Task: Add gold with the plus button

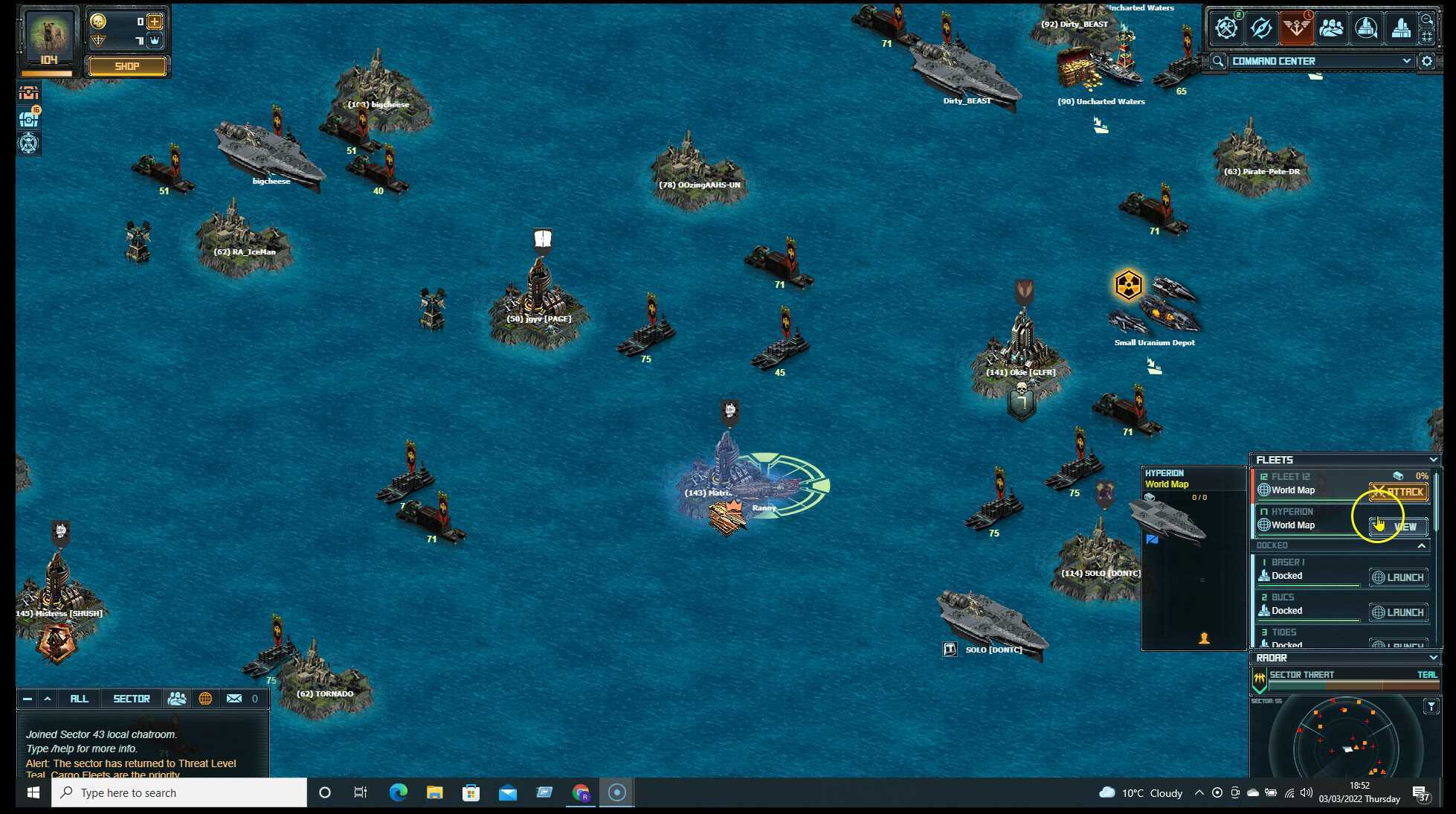Action: [155, 22]
